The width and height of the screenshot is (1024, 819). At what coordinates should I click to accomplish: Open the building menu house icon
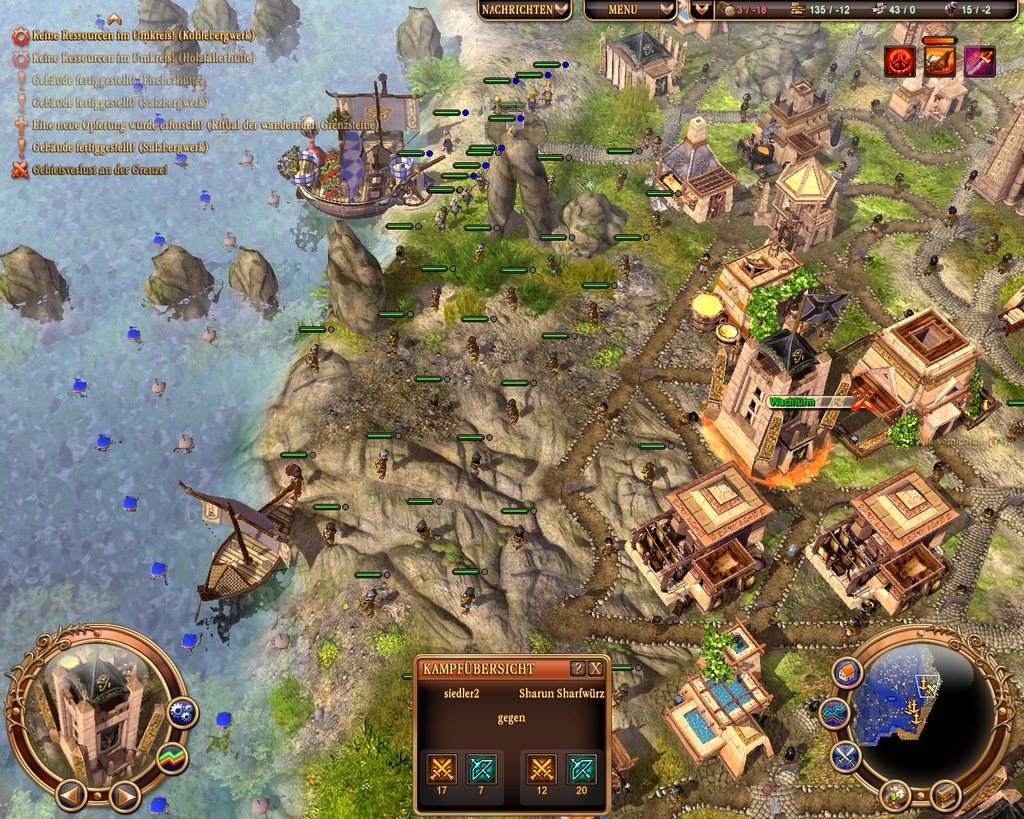click(x=847, y=673)
